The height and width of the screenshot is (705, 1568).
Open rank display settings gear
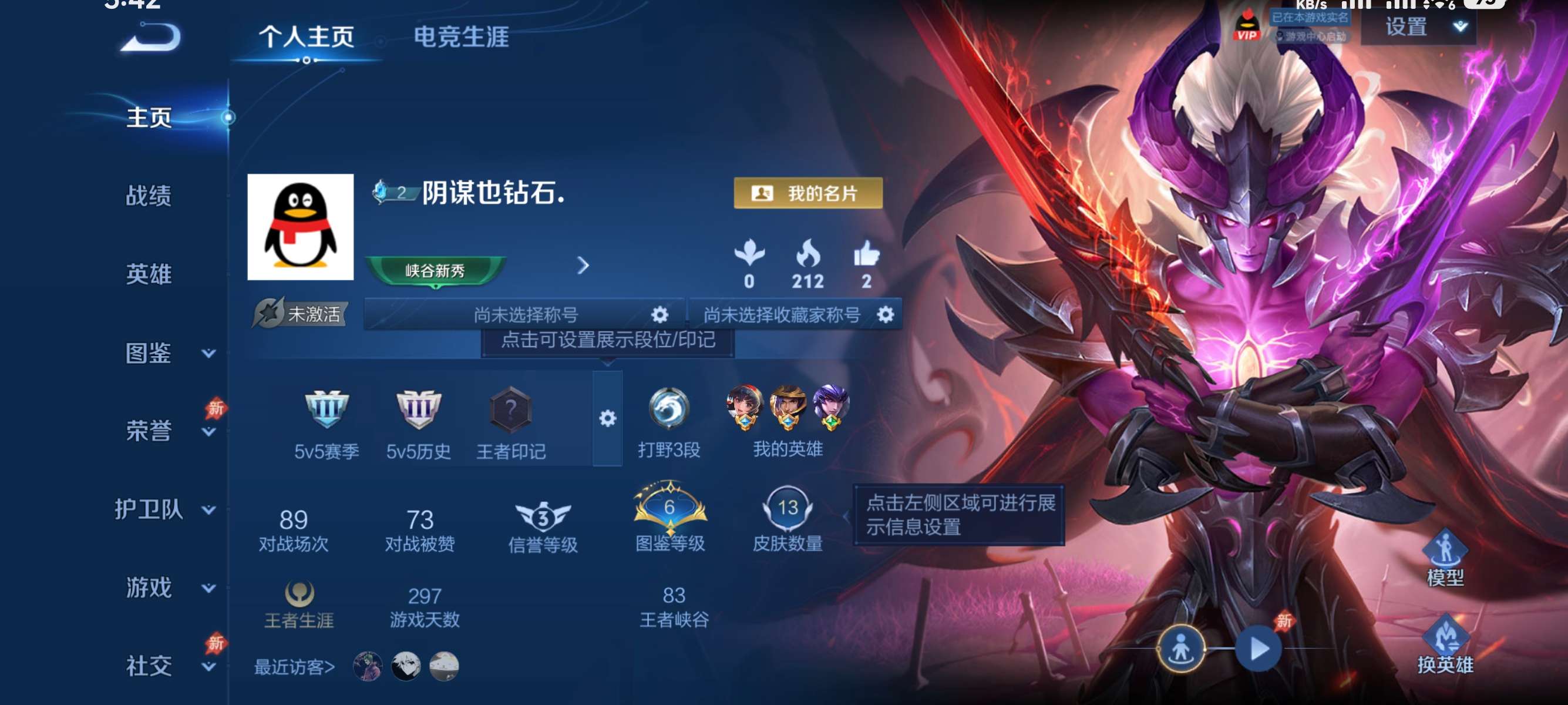(607, 419)
